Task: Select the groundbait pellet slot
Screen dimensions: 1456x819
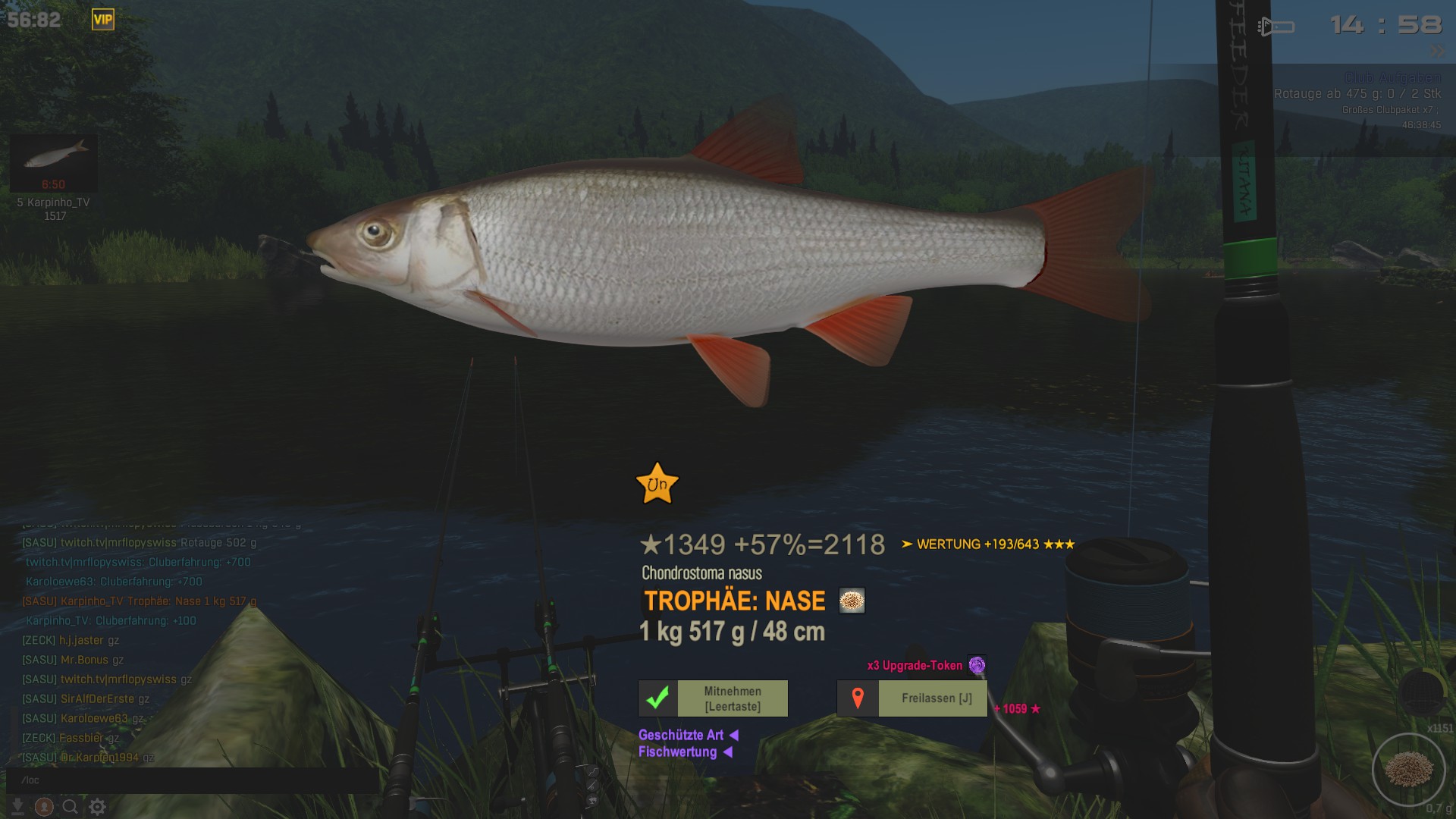Action: (1408, 769)
